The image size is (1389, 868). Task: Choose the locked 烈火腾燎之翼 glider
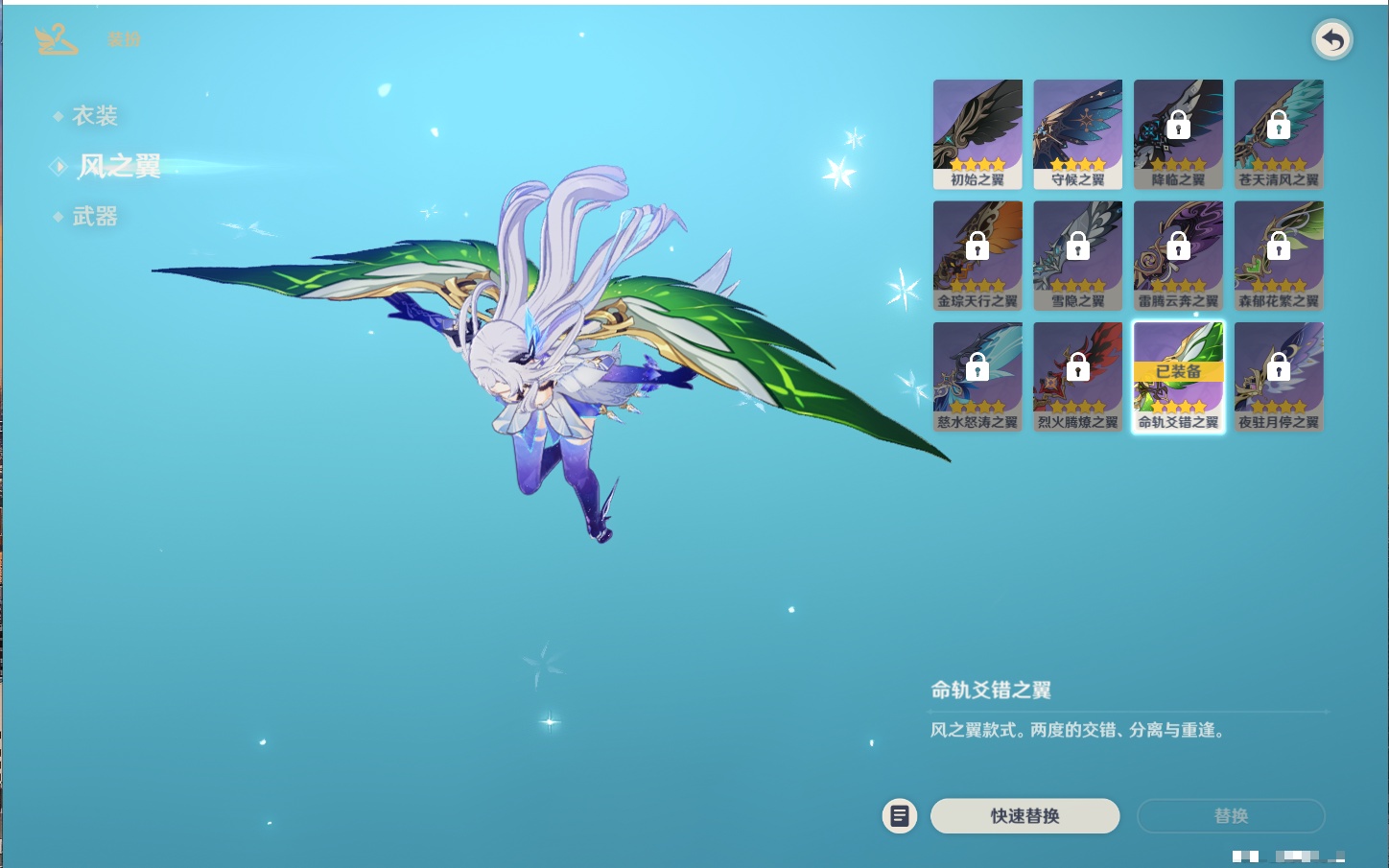pos(1077,377)
